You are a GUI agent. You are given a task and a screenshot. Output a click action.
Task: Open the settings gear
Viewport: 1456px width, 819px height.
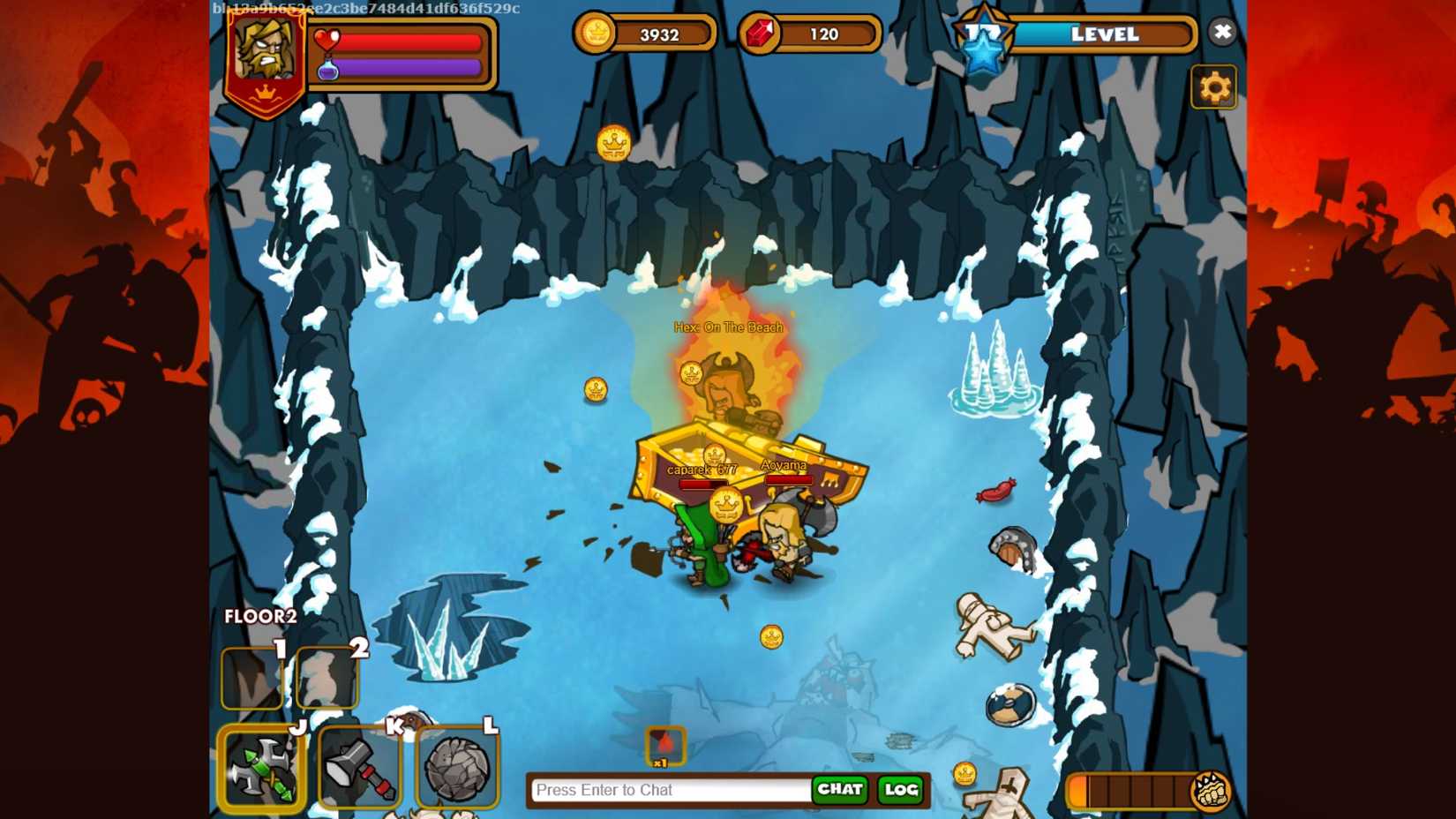click(x=1215, y=88)
